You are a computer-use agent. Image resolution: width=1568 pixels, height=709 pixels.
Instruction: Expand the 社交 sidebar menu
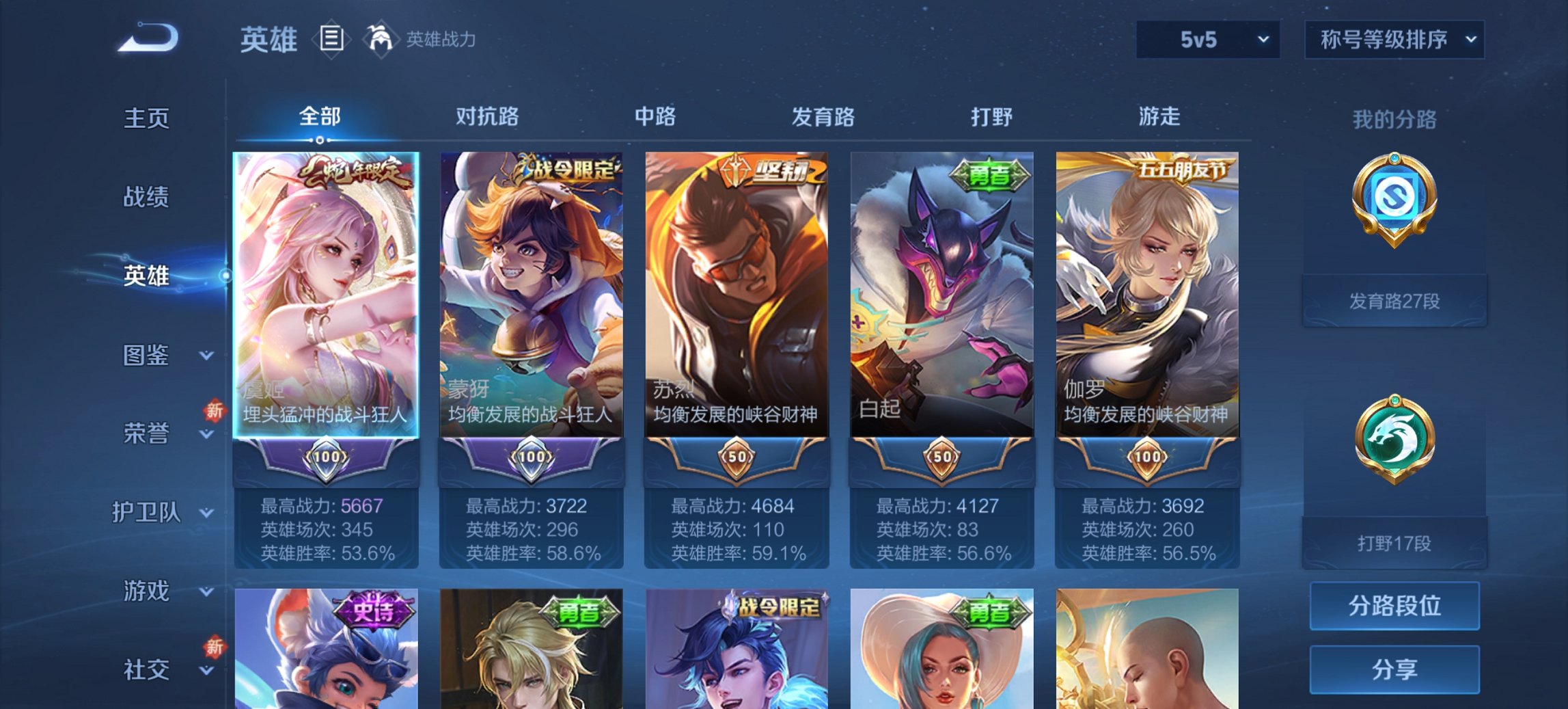pyautogui.click(x=147, y=669)
